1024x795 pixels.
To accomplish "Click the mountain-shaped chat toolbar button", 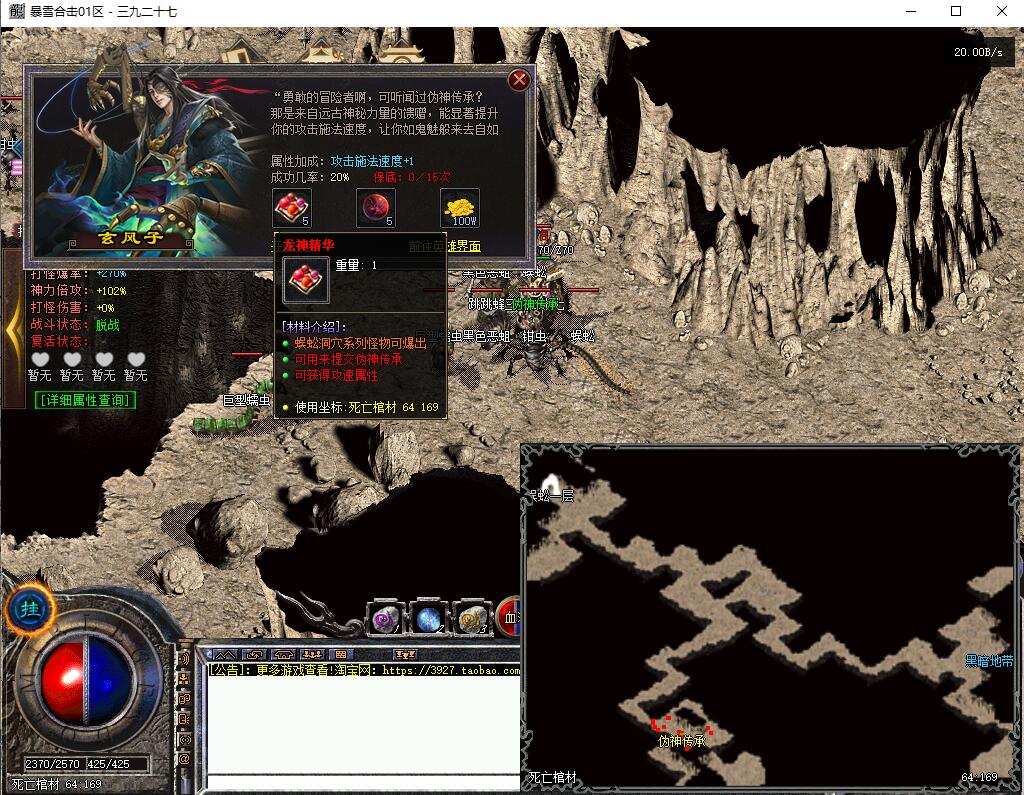I will tap(226, 655).
